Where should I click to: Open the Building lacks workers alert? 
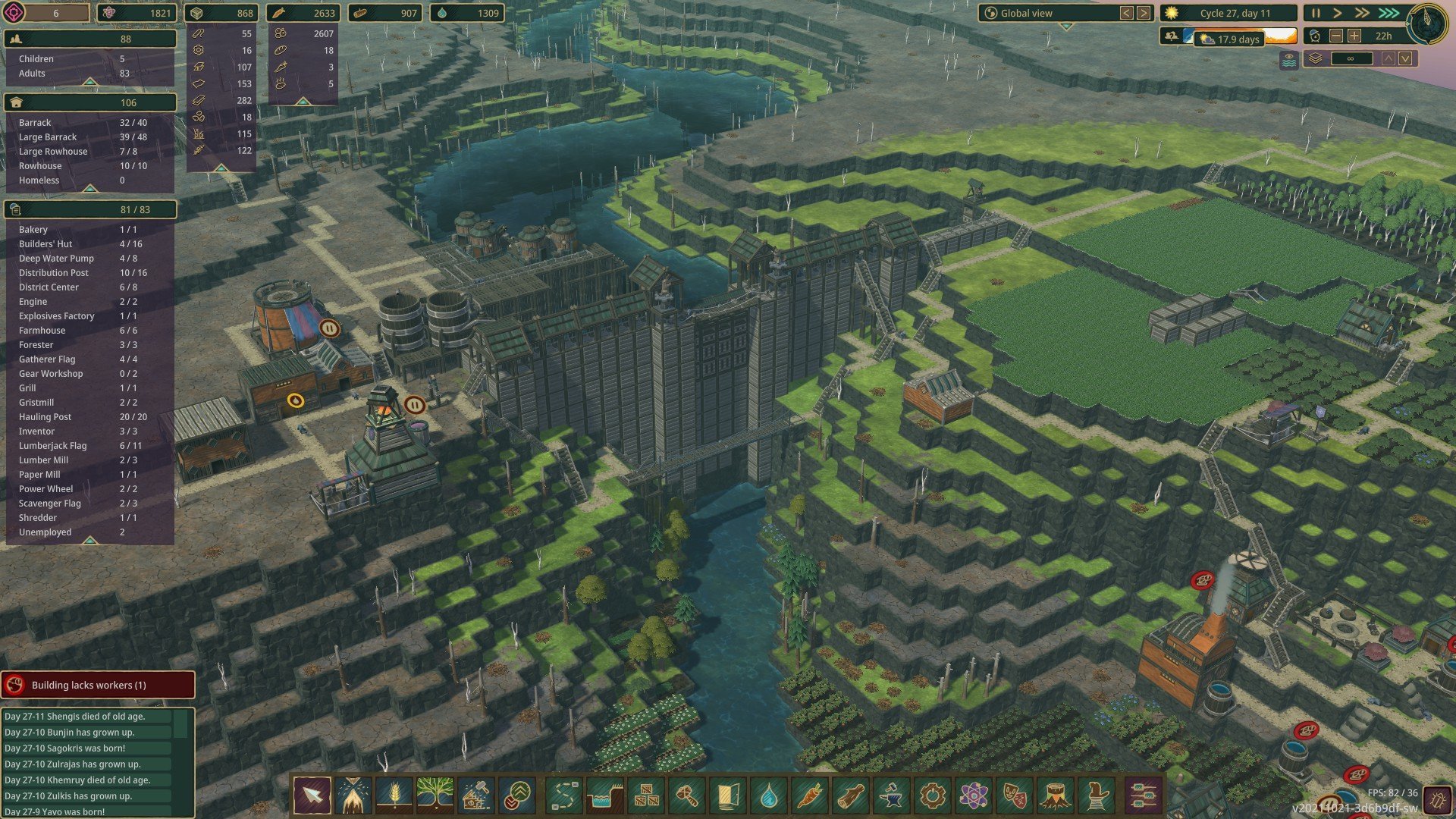(97, 685)
